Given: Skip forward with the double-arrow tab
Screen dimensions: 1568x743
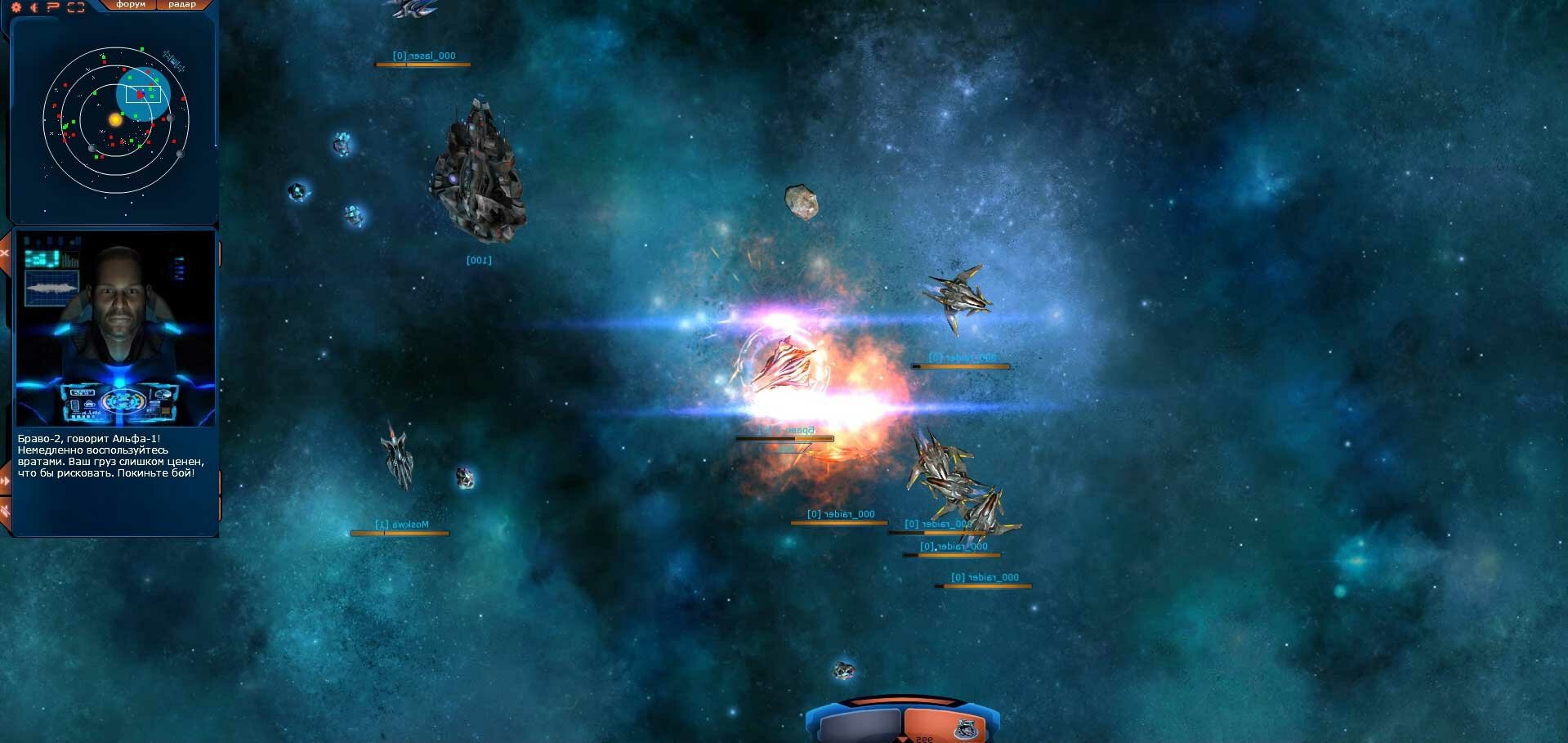Looking at the screenshot, I should [5, 481].
